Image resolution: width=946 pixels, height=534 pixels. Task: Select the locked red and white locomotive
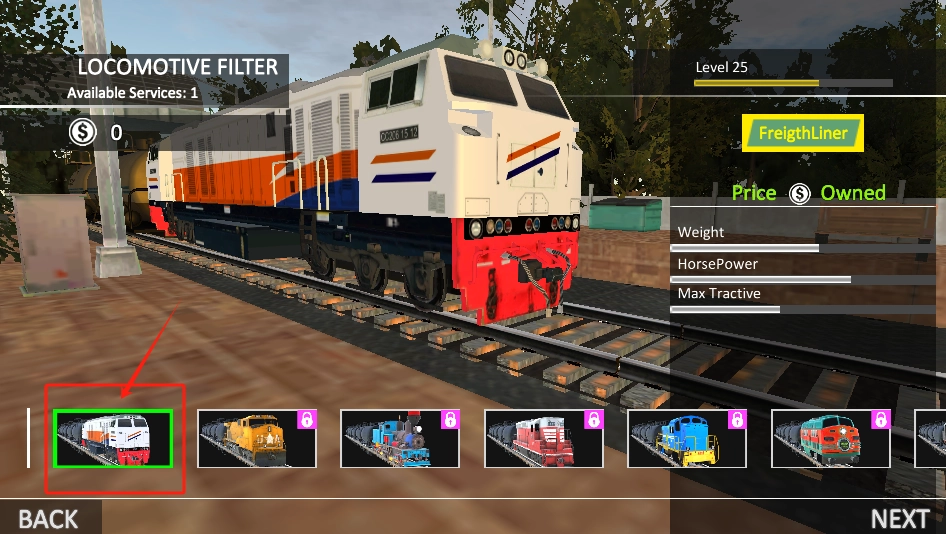click(544, 439)
